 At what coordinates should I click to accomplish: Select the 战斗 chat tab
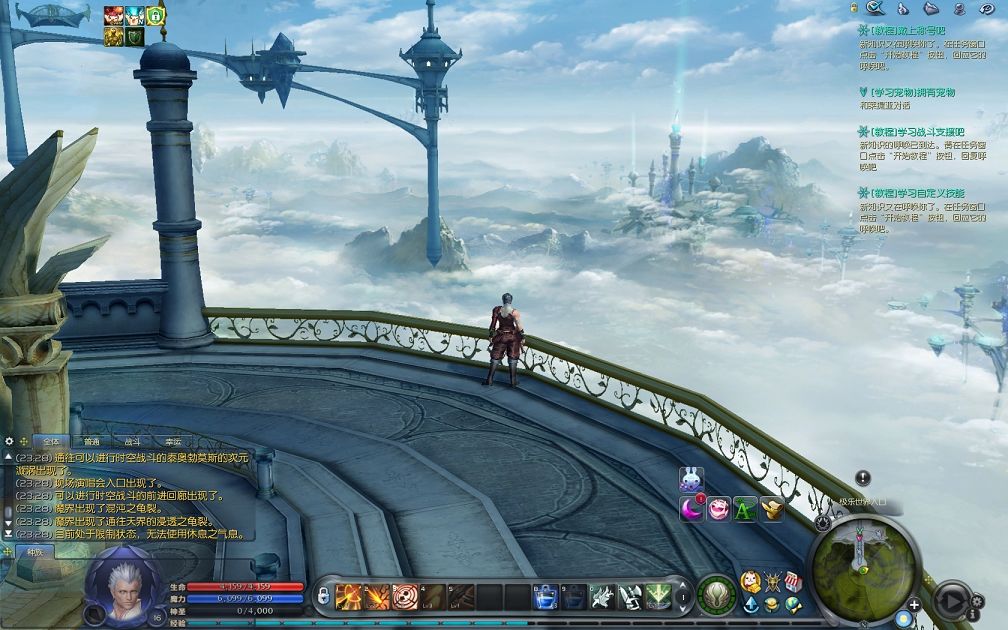pos(133,441)
